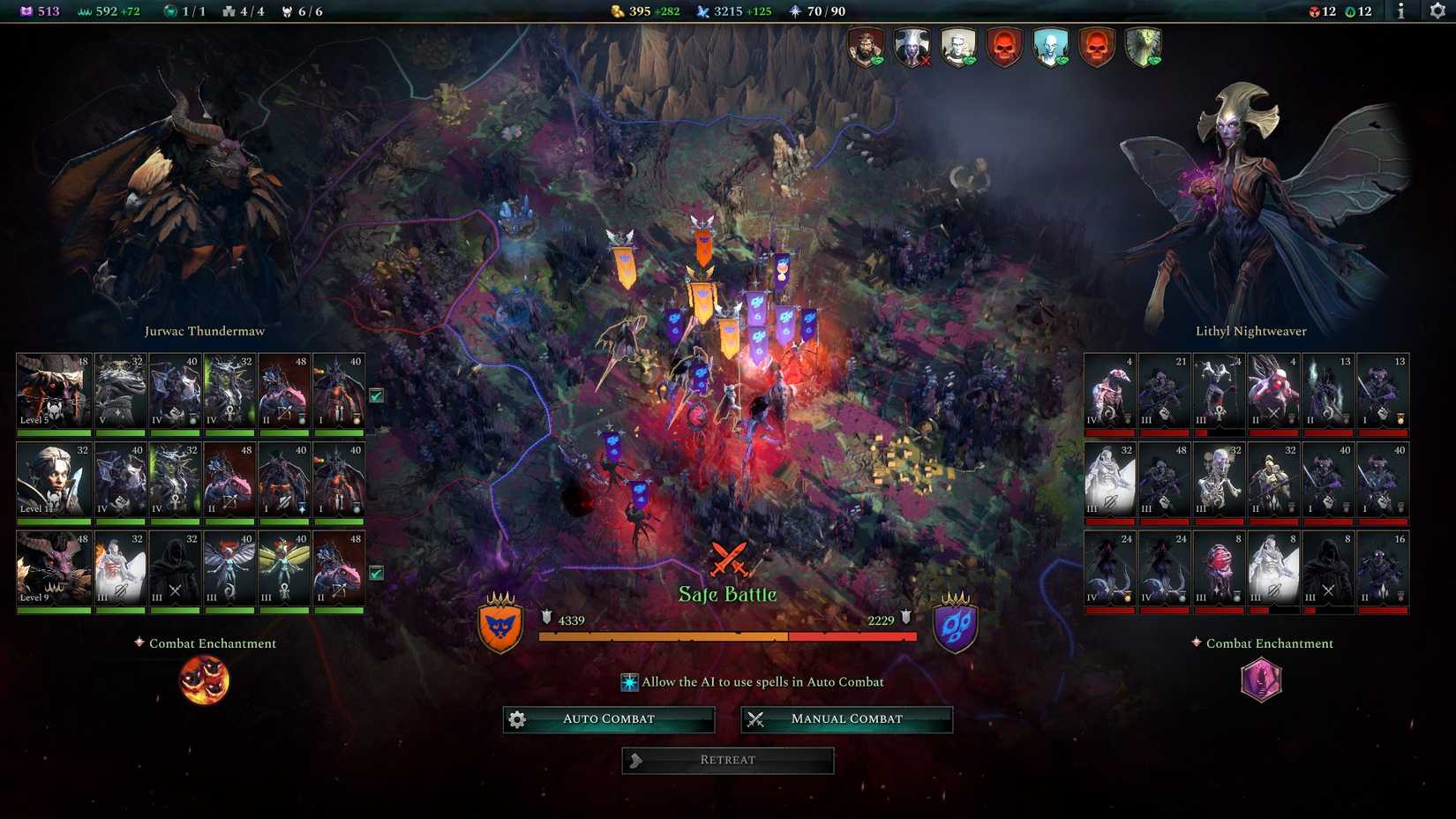
Task: Select Lithyl Nightweaver's purple Combat Enchantment icon
Action: point(1262,680)
